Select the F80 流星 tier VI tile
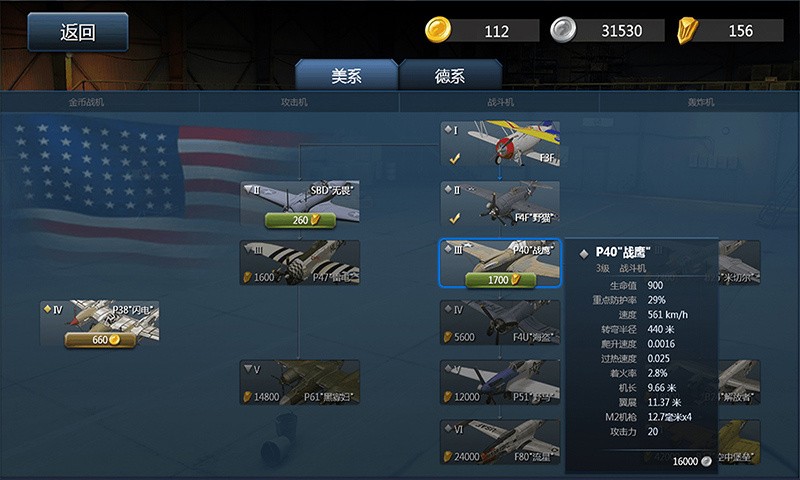 (x=500, y=441)
